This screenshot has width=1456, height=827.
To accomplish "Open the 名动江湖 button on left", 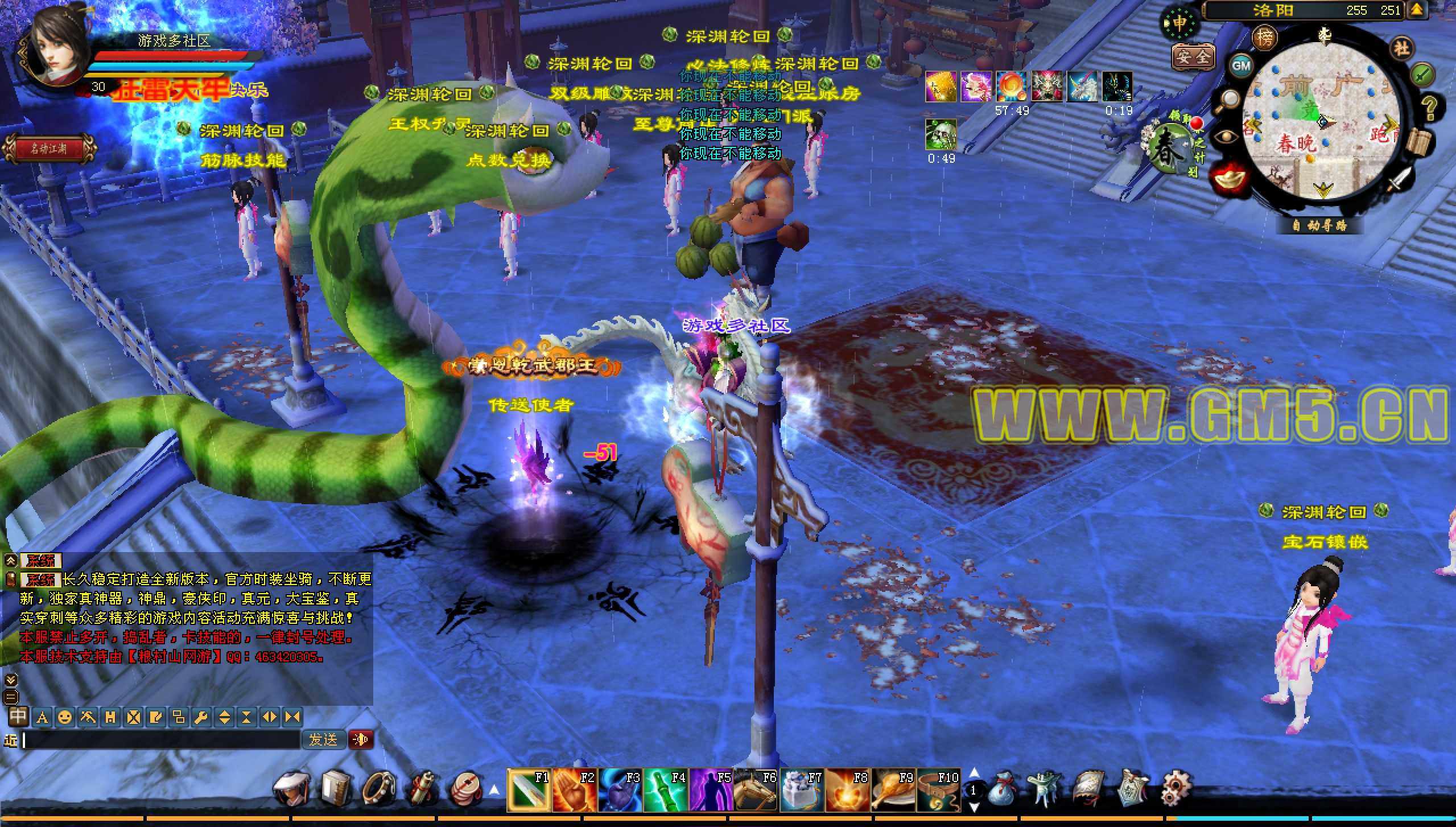I will 50,149.
